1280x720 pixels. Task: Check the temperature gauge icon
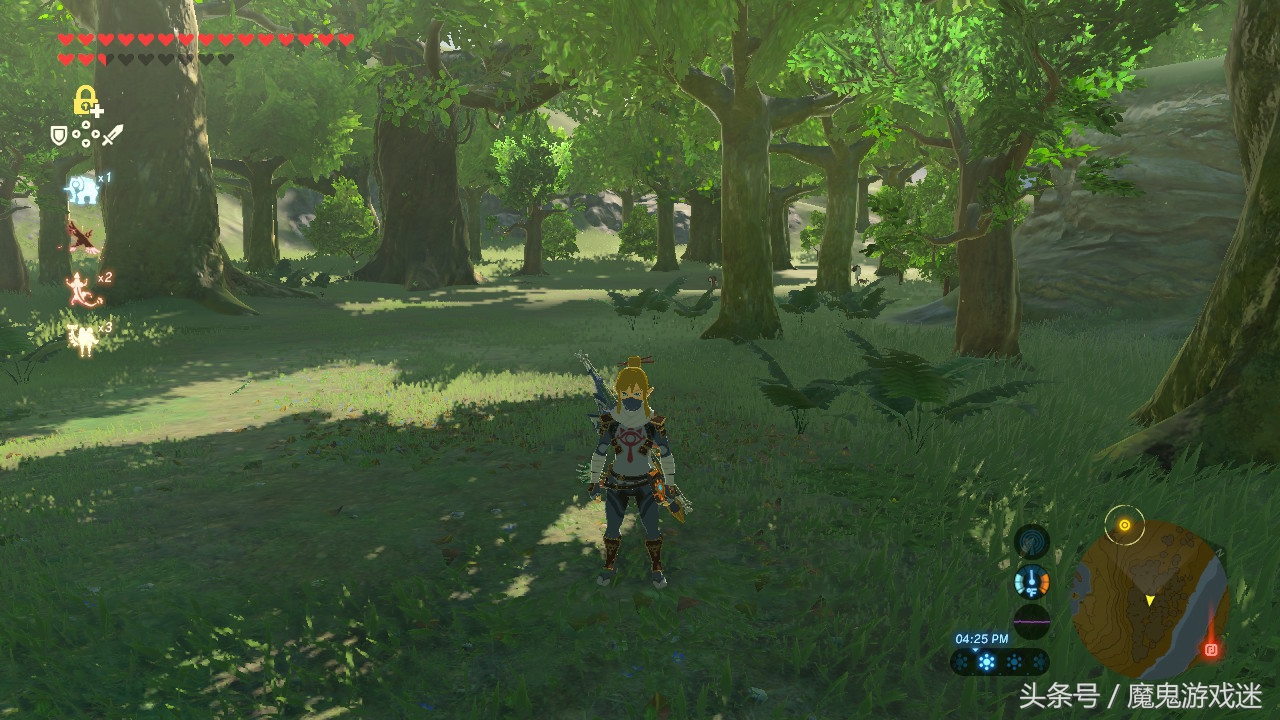point(1032,581)
